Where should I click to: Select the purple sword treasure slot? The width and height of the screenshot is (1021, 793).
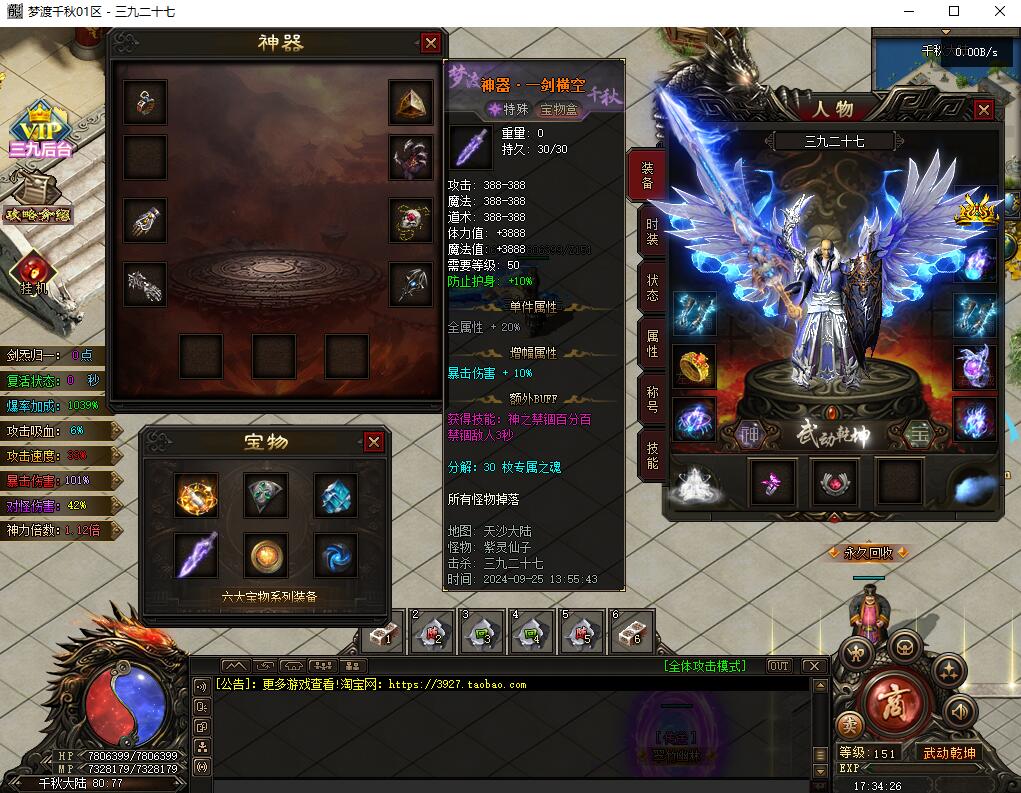click(197, 554)
